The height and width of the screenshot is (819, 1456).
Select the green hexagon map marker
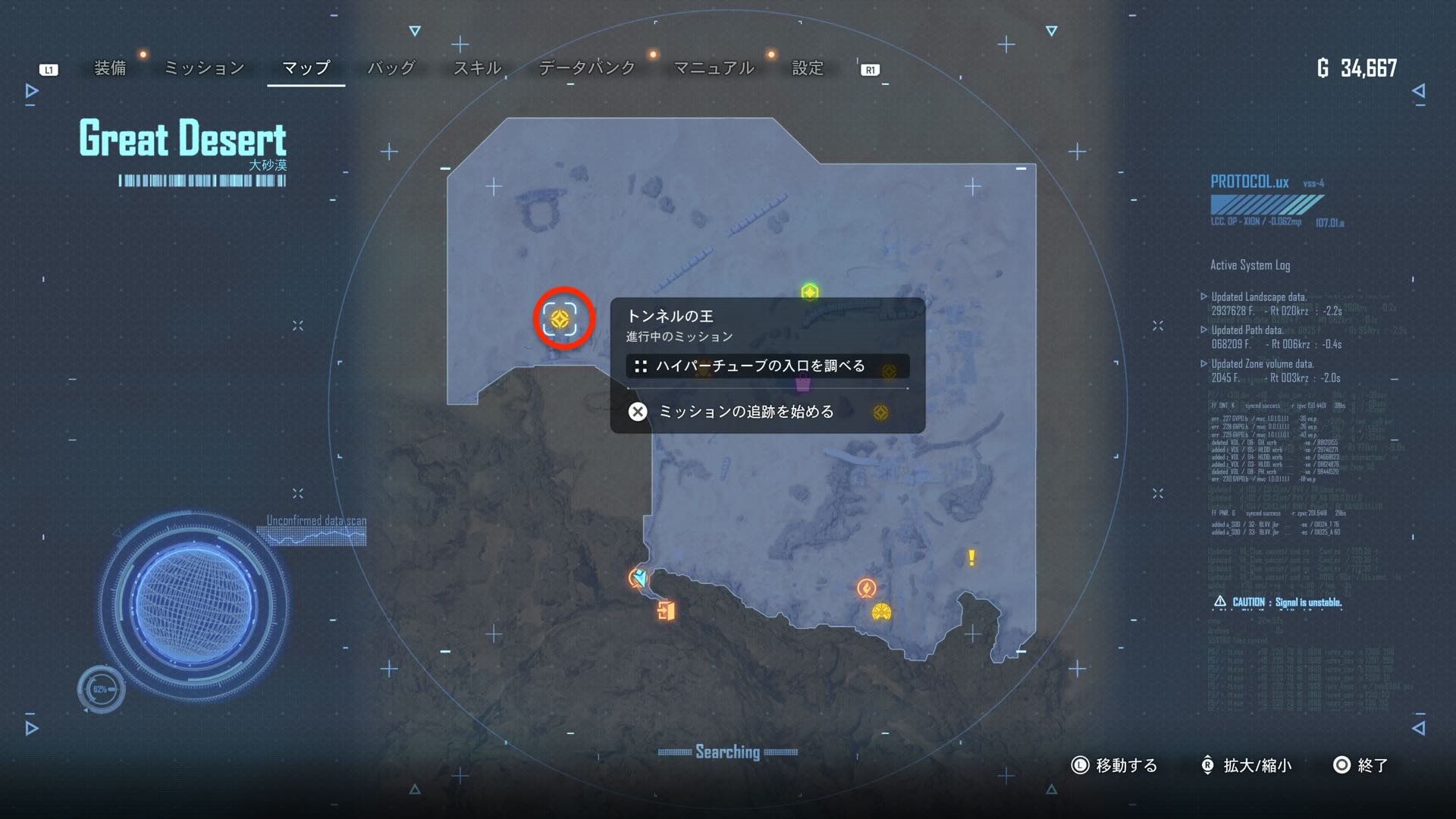810,292
